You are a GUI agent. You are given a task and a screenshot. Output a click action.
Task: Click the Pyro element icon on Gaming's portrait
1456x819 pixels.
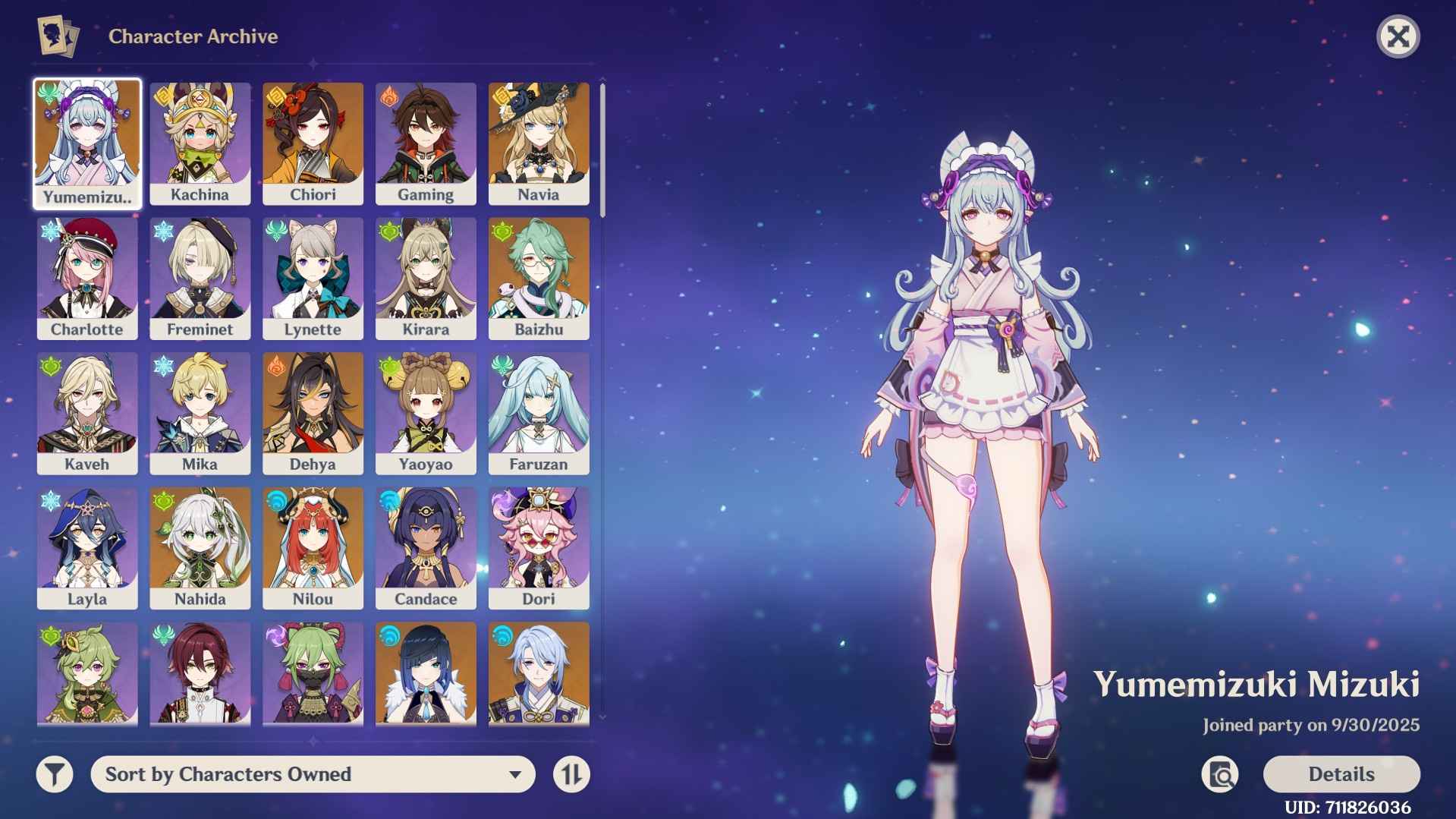(388, 95)
